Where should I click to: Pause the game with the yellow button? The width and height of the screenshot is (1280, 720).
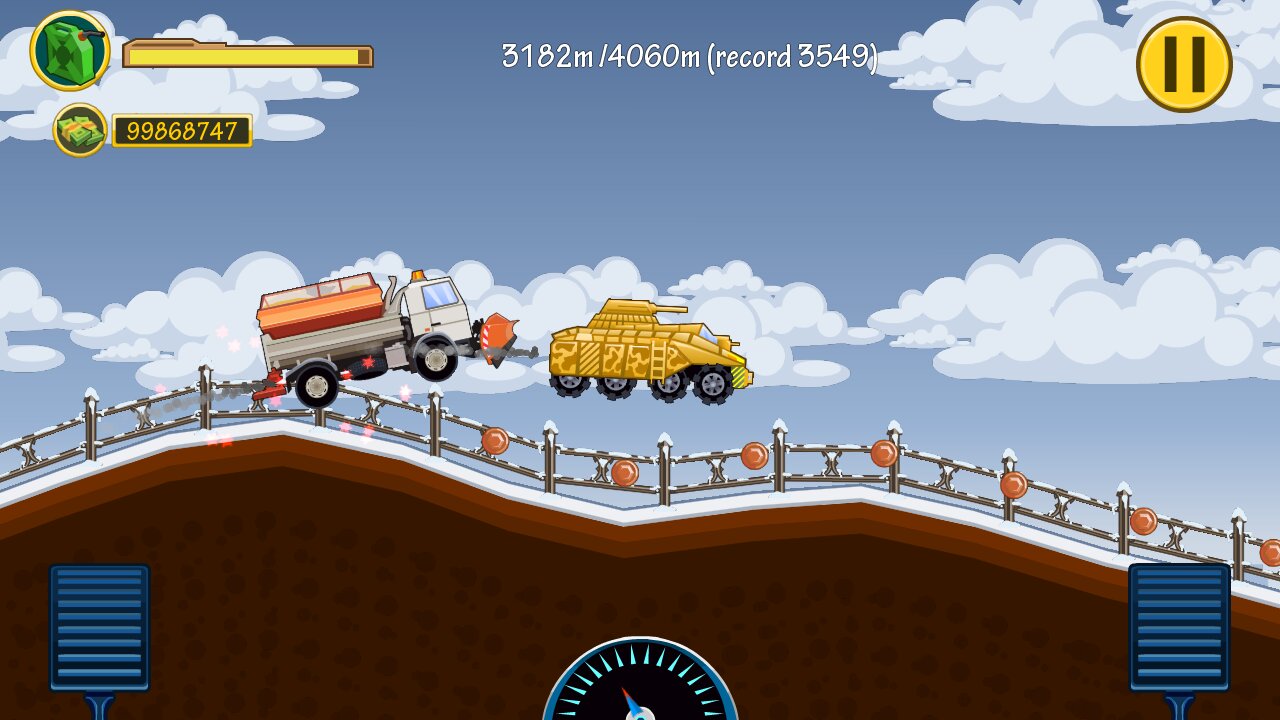point(1184,64)
